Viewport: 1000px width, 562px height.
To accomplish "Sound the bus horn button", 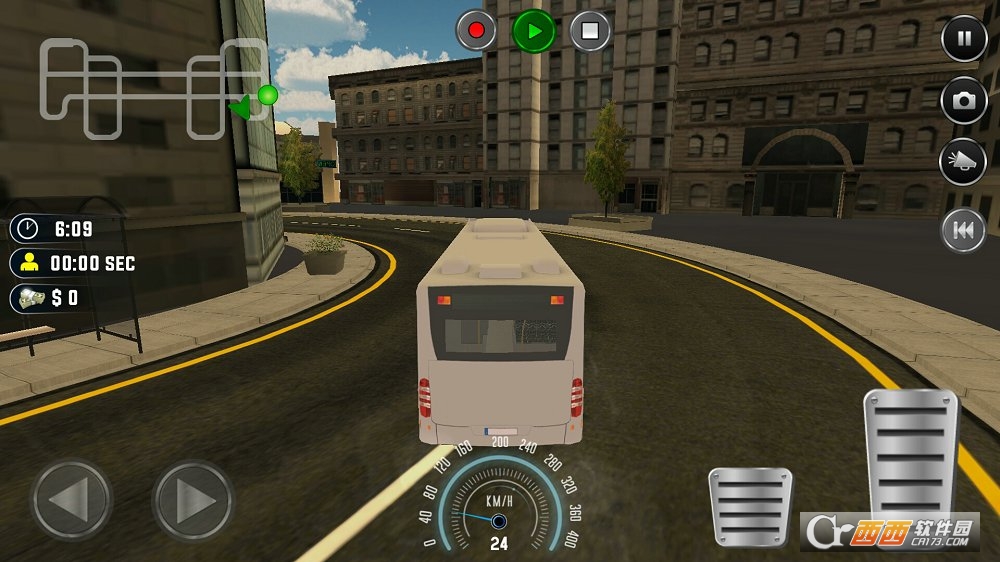I will point(964,162).
